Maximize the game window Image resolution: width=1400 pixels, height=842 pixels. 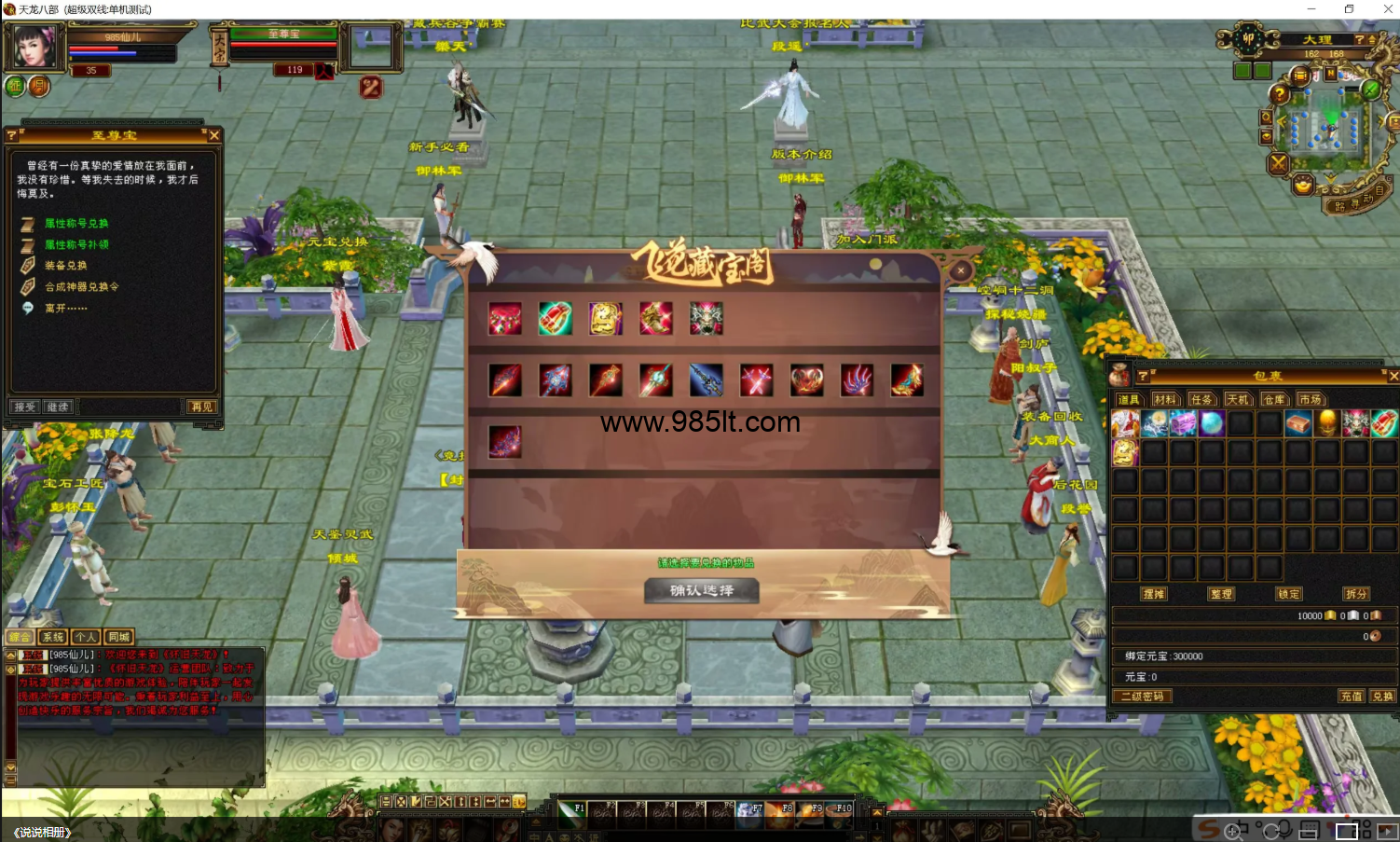tap(1349, 9)
